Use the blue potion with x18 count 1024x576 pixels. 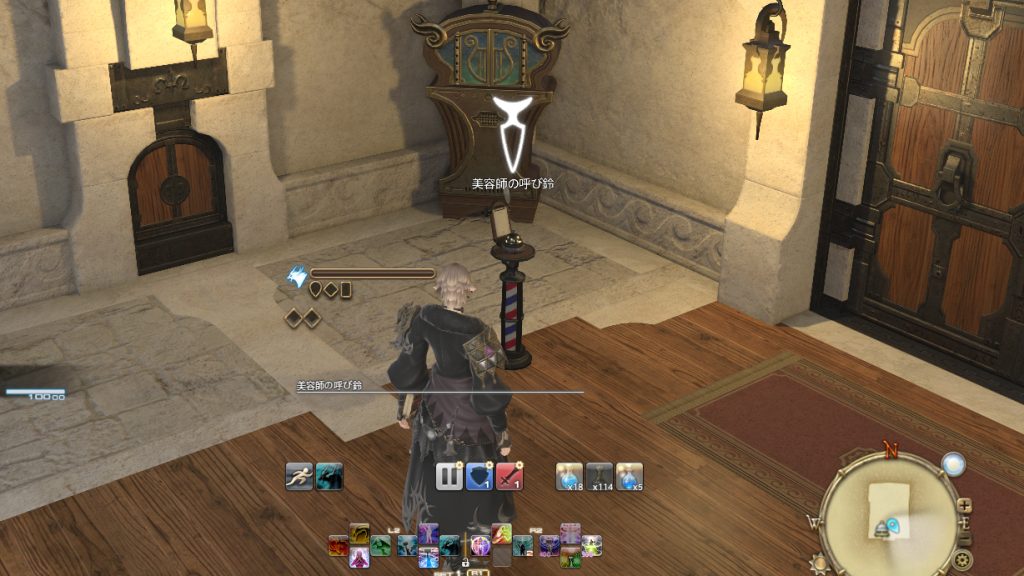[569, 476]
